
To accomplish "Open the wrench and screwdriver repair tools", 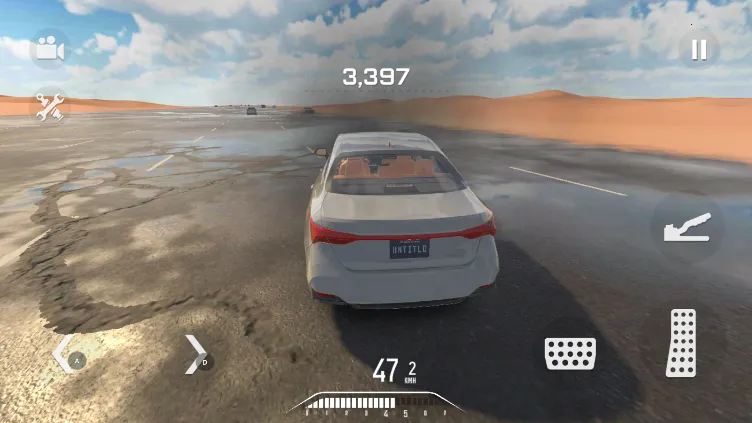I will pos(49,107).
